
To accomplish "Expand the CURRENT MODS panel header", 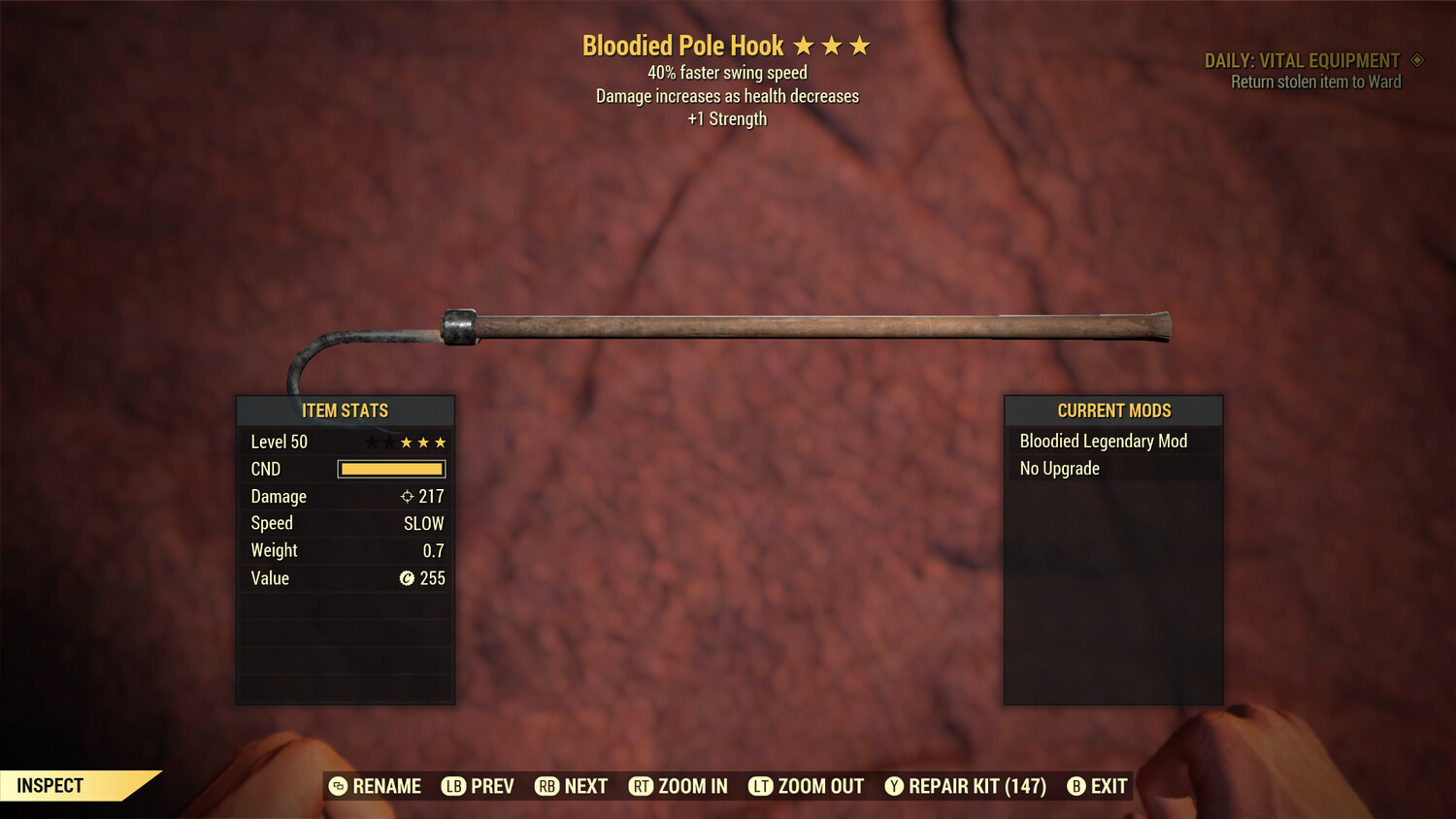I will [1113, 410].
